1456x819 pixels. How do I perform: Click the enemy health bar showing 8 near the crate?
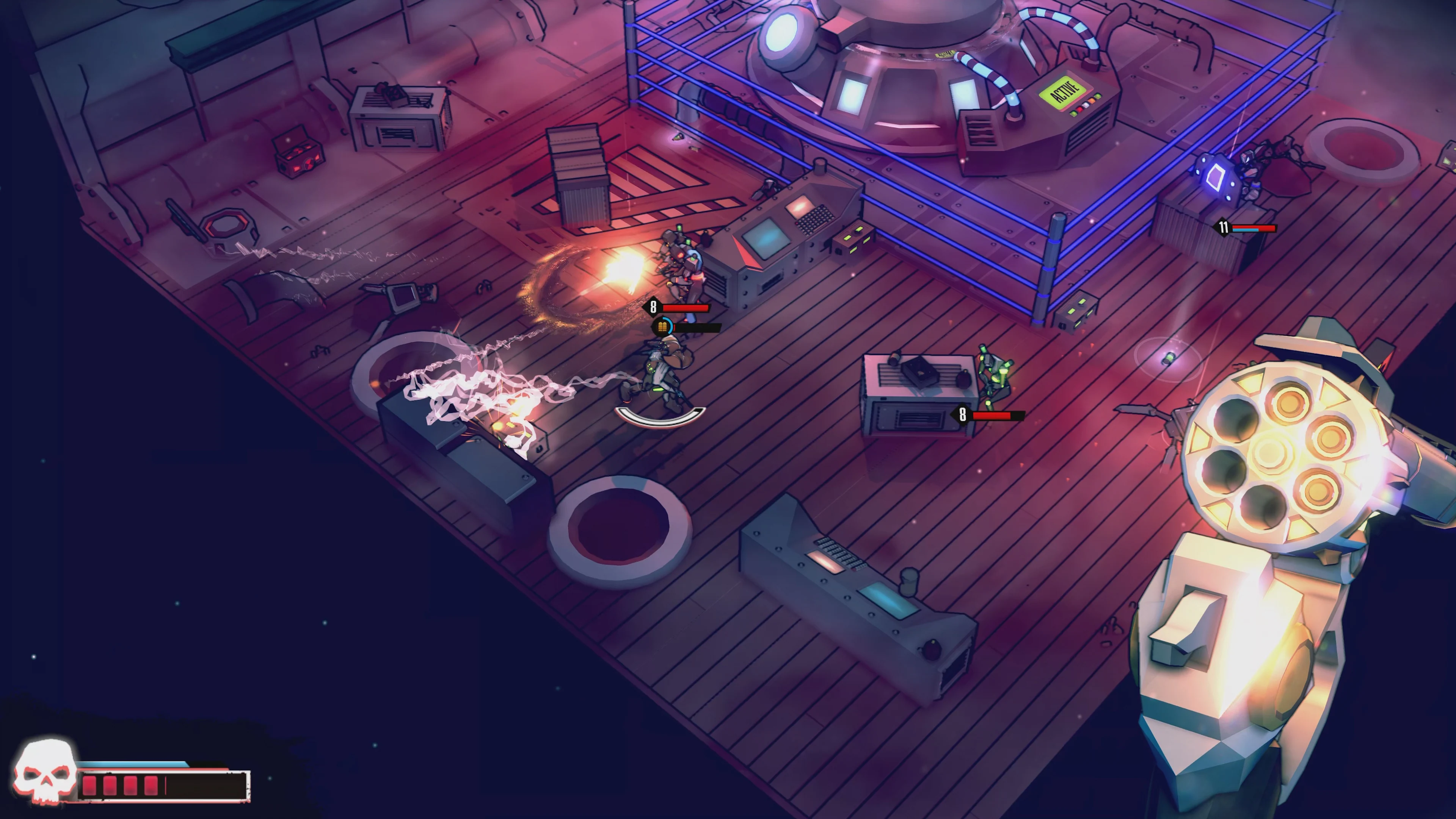992,416
